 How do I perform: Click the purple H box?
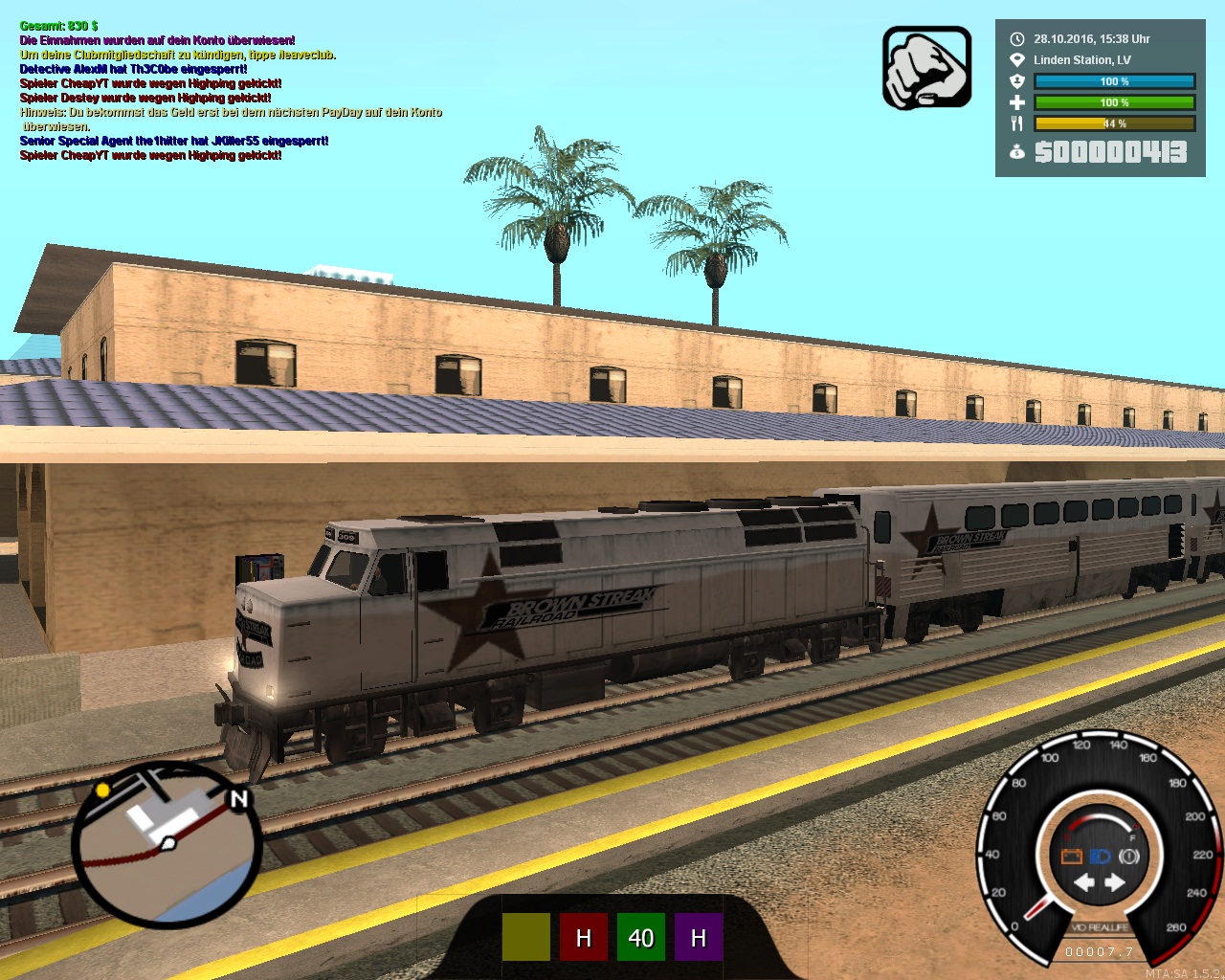699,937
